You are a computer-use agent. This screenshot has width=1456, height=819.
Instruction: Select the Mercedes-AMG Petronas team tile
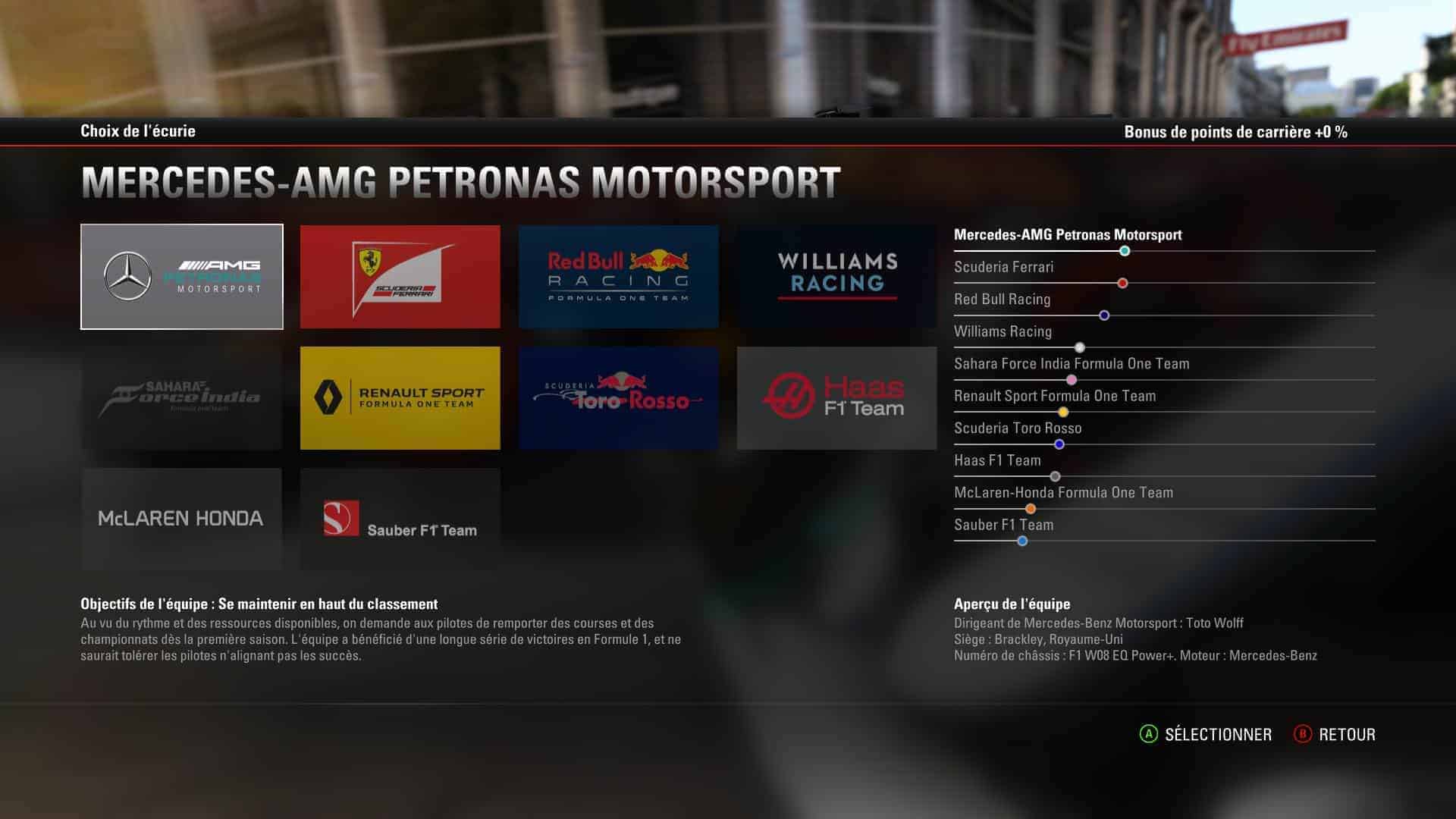click(182, 277)
